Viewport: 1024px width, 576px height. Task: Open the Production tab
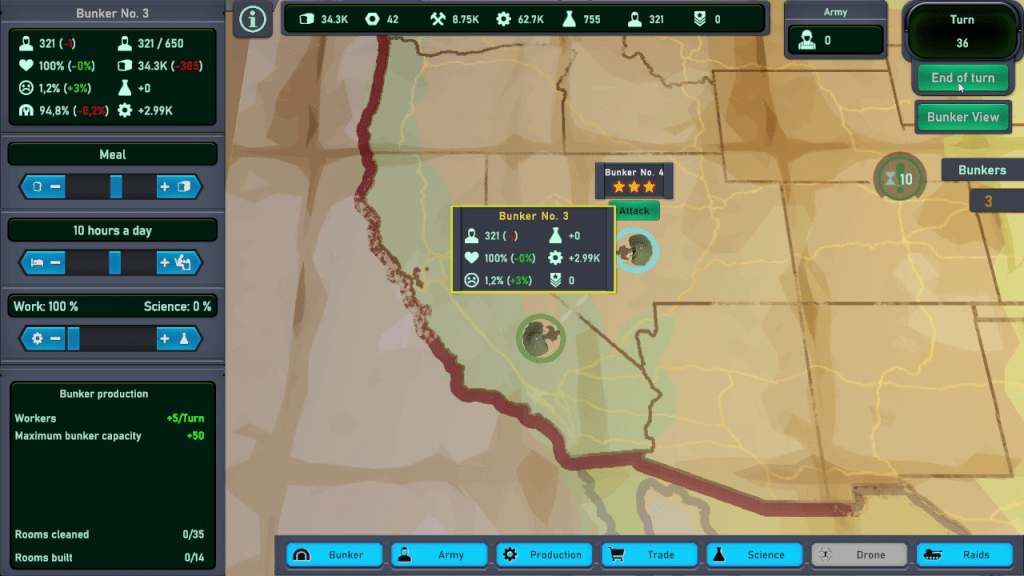pos(545,555)
